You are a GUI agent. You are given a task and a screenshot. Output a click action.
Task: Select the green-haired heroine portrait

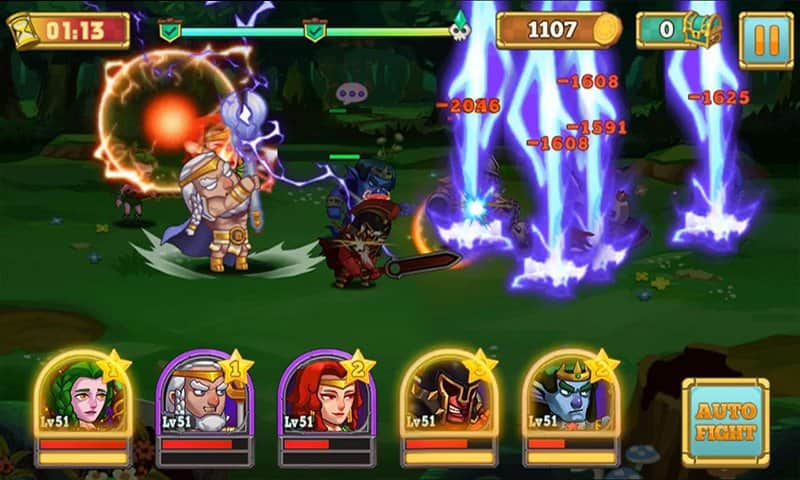pyautogui.click(x=83, y=397)
